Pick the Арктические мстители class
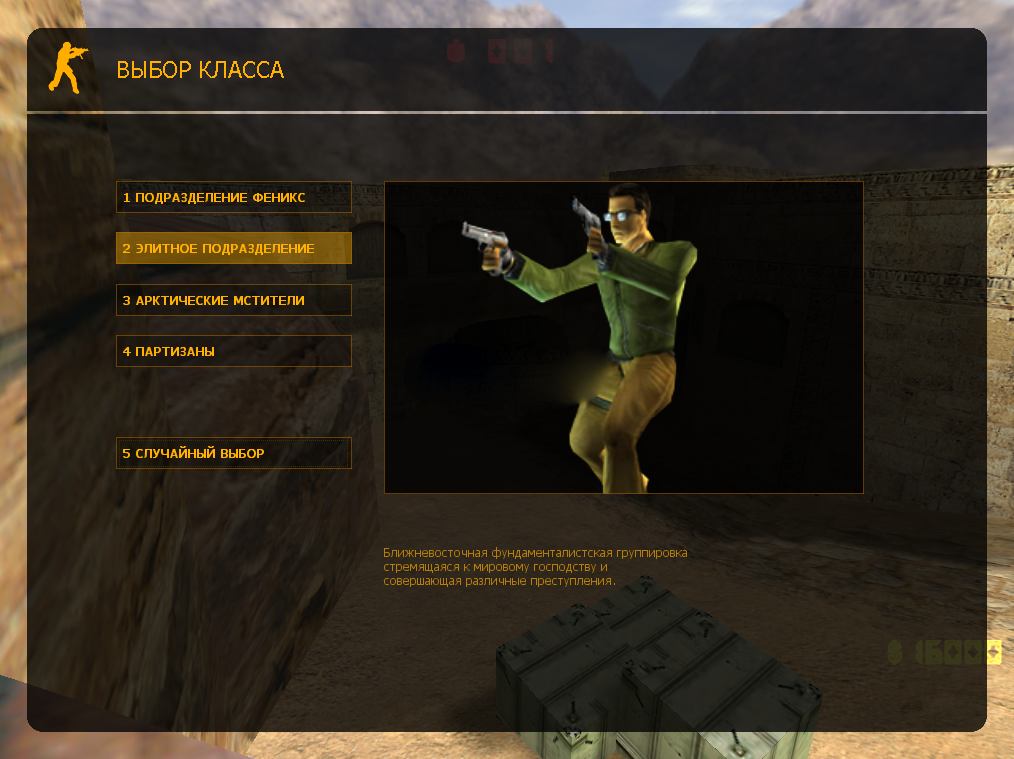1014x759 pixels. (233, 300)
